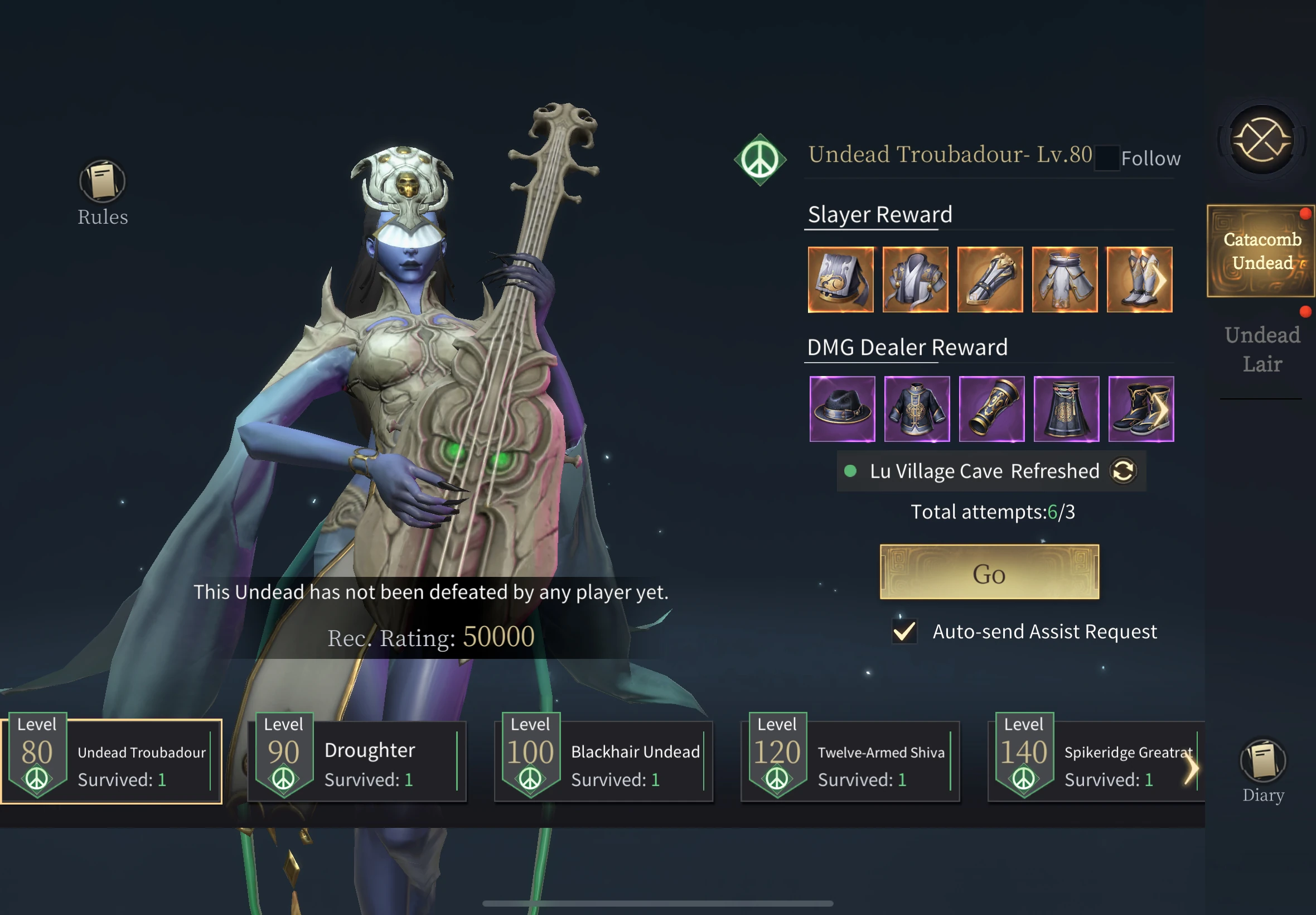This screenshot has height=915, width=1316.
Task: Pick the Level 120 Twelve-Armed Shiva tile
Action: click(x=850, y=762)
